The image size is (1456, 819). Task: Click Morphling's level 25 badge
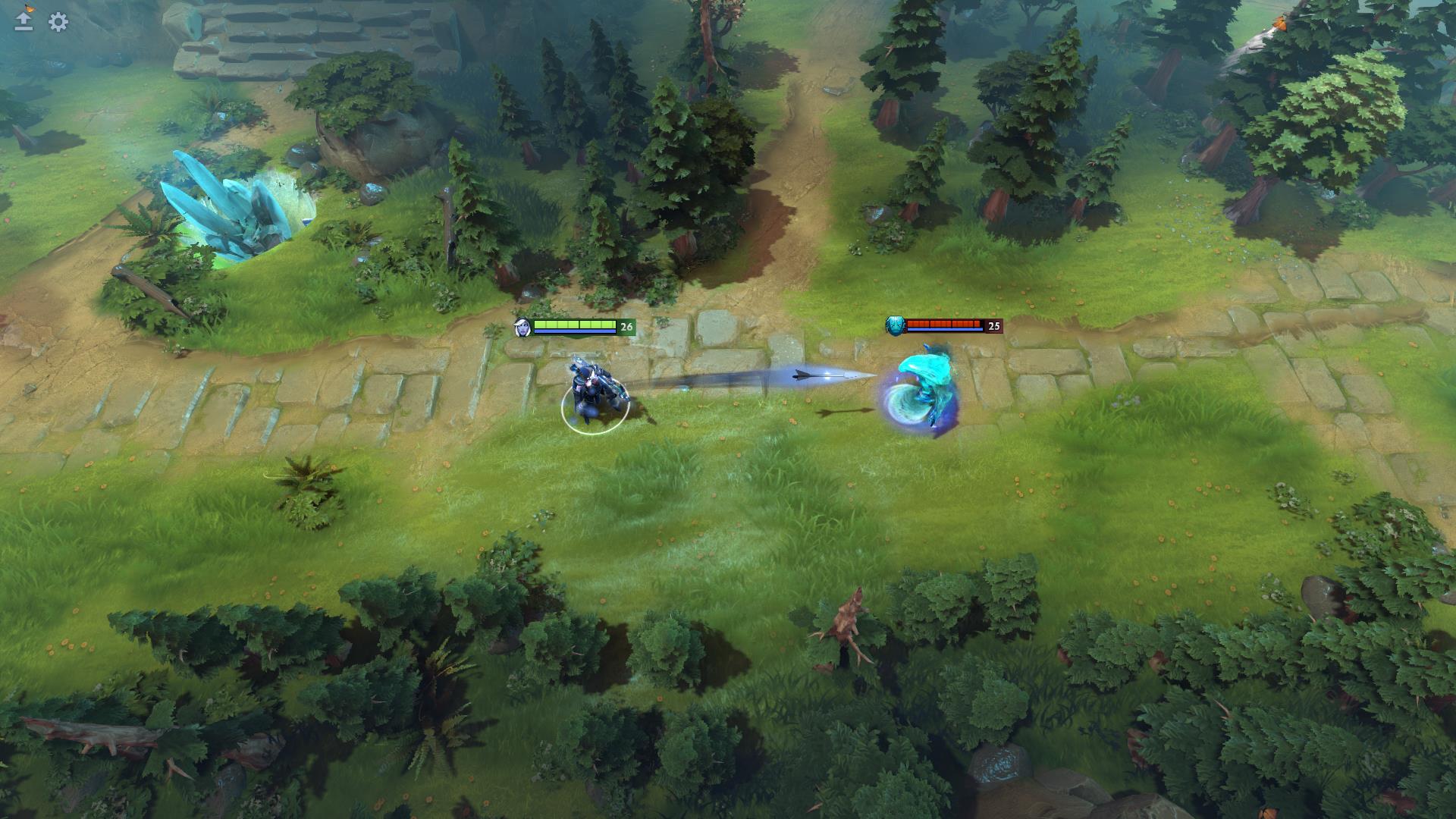coord(995,326)
